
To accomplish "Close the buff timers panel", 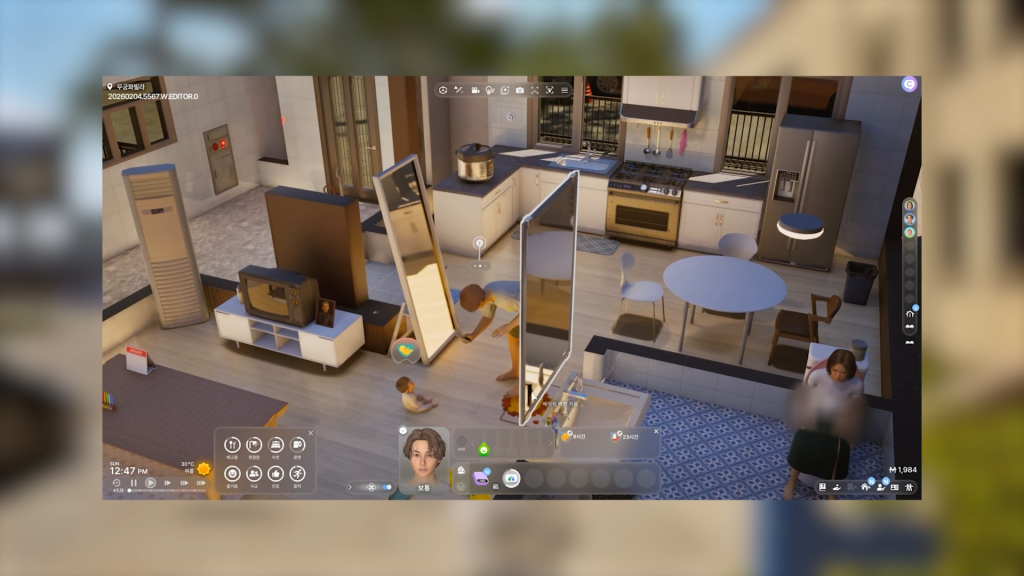I will coord(656,430).
